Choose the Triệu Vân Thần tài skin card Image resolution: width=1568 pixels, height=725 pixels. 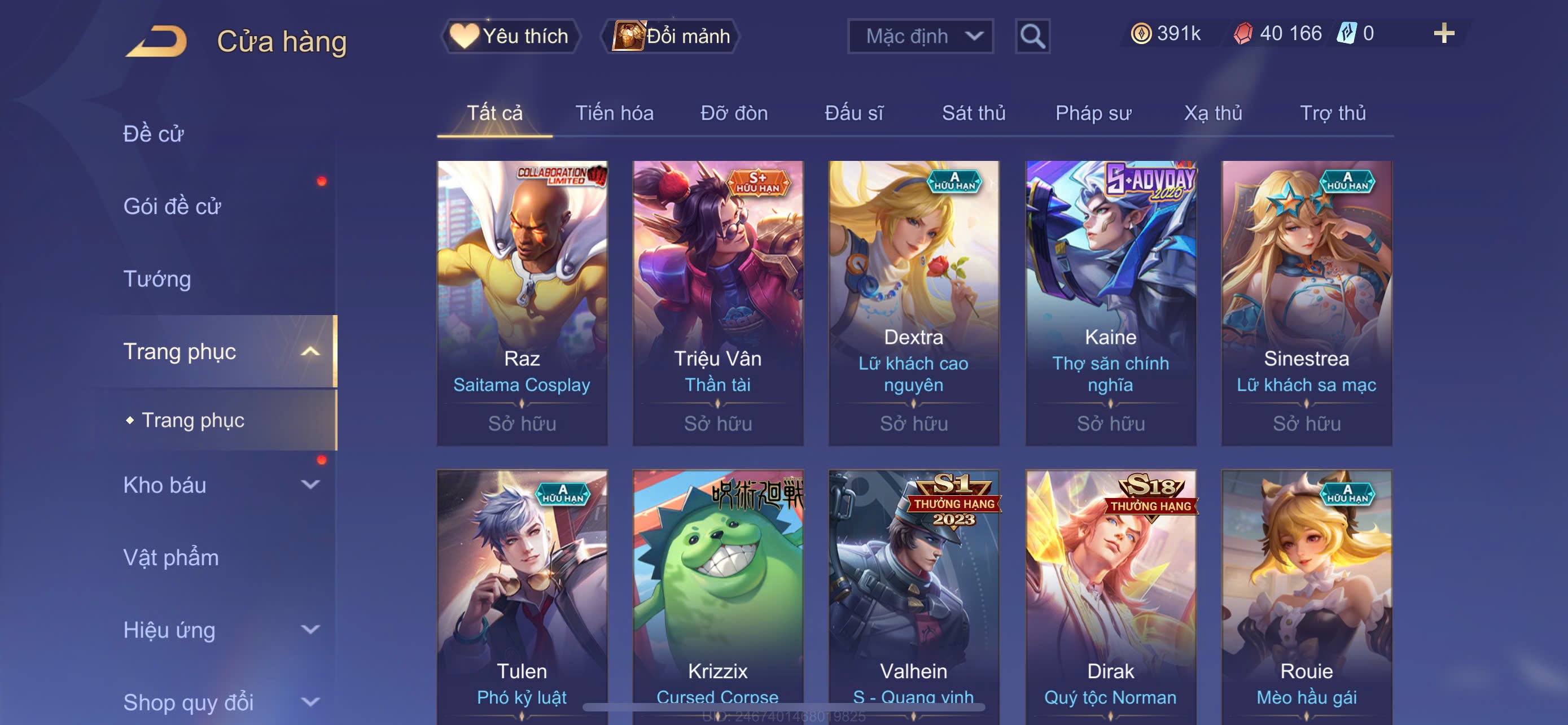pyautogui.click(x=717, y=303)
